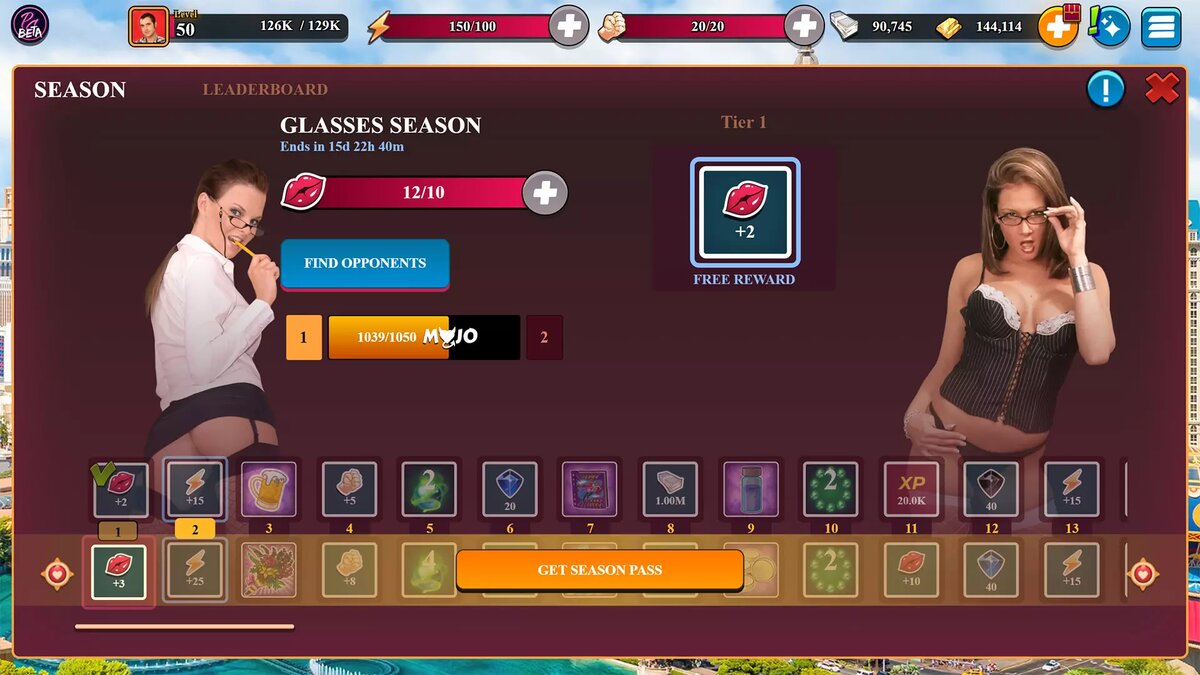Select the tier 2 energy +15 reward
Image resolution: width=1200 pixels, height=675 pixels.
click(x=195, y=489)
